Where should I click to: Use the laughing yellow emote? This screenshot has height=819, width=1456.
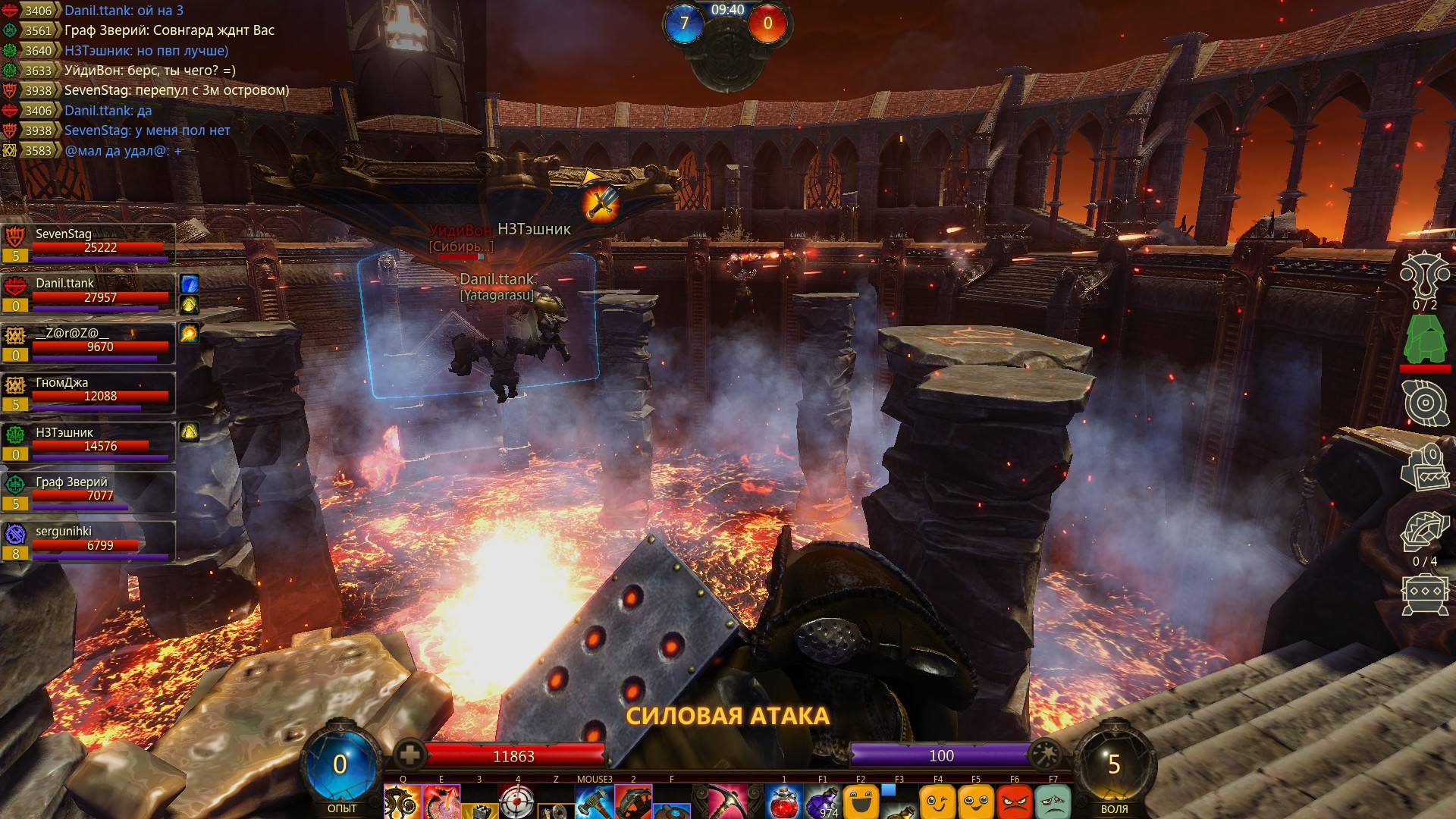(861, 802)
